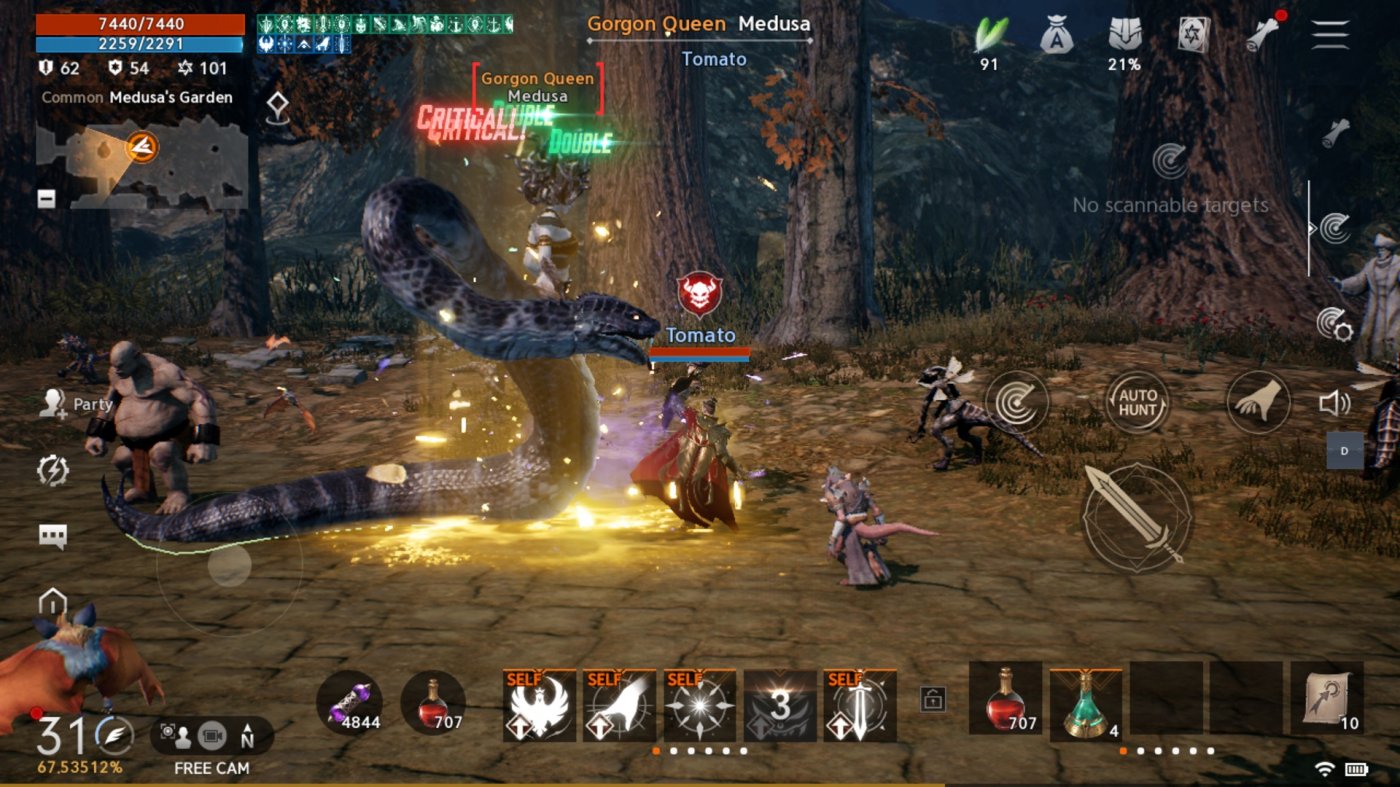Image resolution: width=1400 pixels, height=787 pixels.
Task: Select the Tomato name under the boss bar
Action: coord(714,59)
